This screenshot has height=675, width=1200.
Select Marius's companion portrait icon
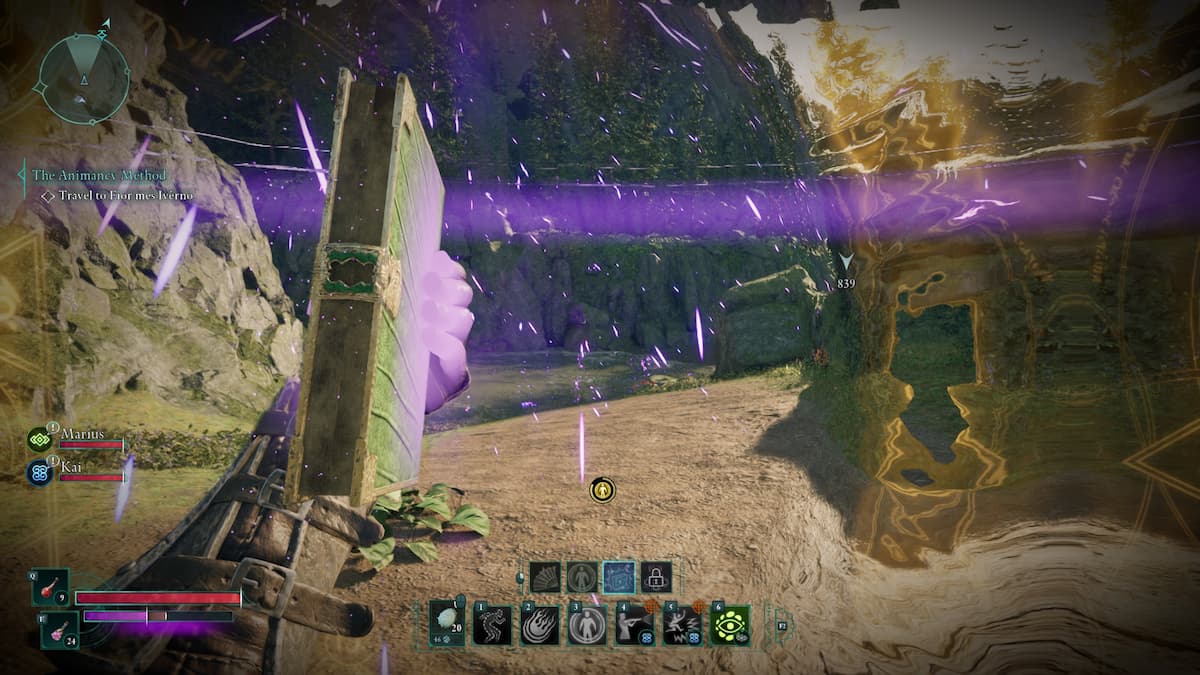click(x=41, y=438)
